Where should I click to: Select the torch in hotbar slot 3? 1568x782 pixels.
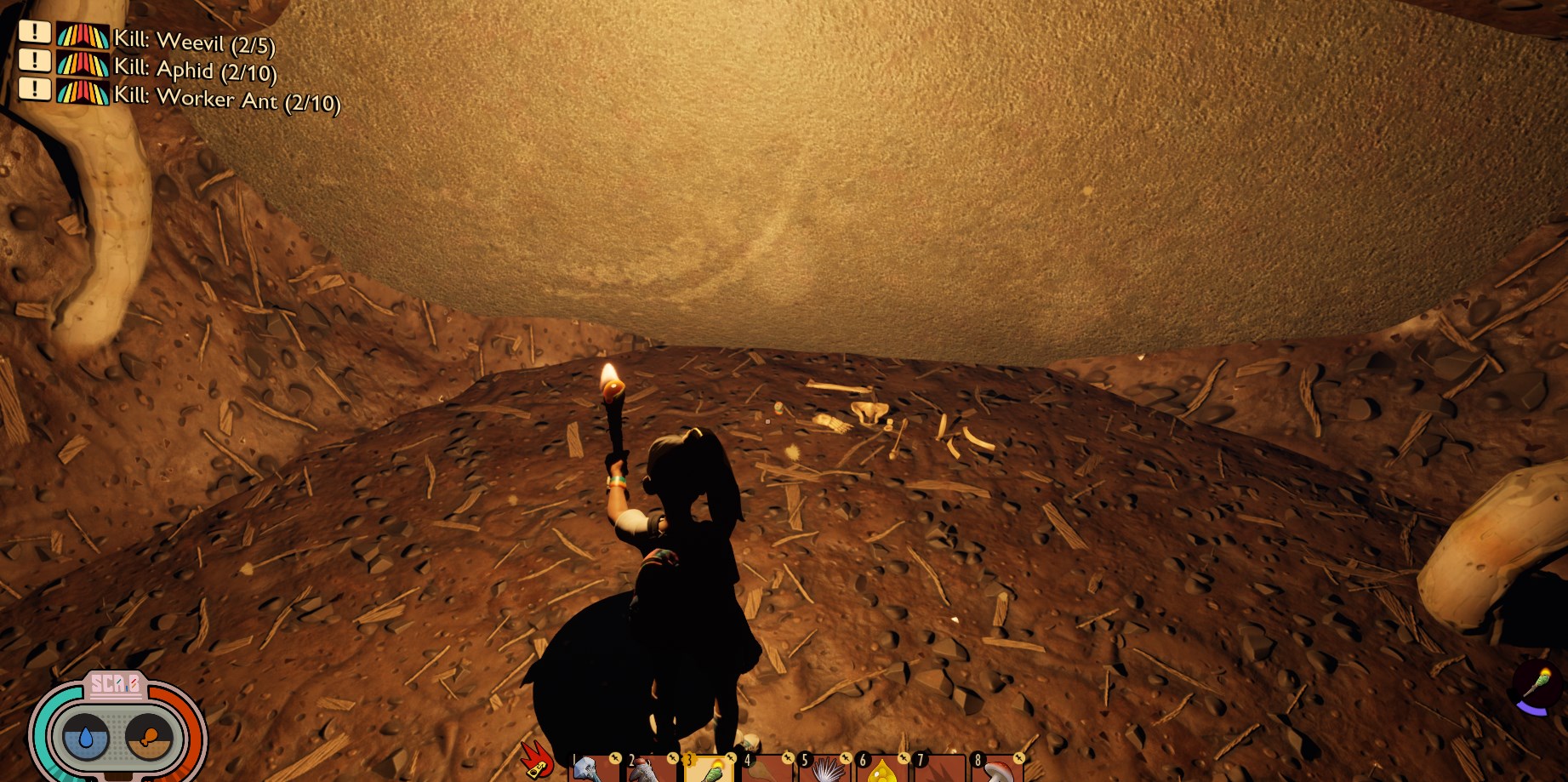(709, 768)
